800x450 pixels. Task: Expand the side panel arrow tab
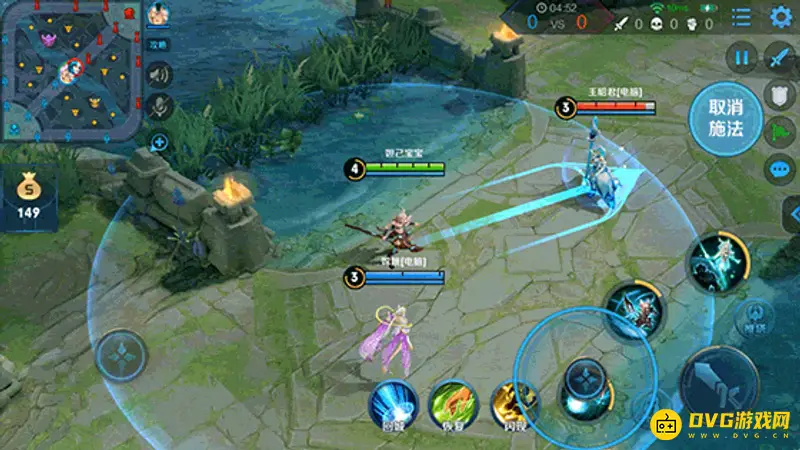792,213
